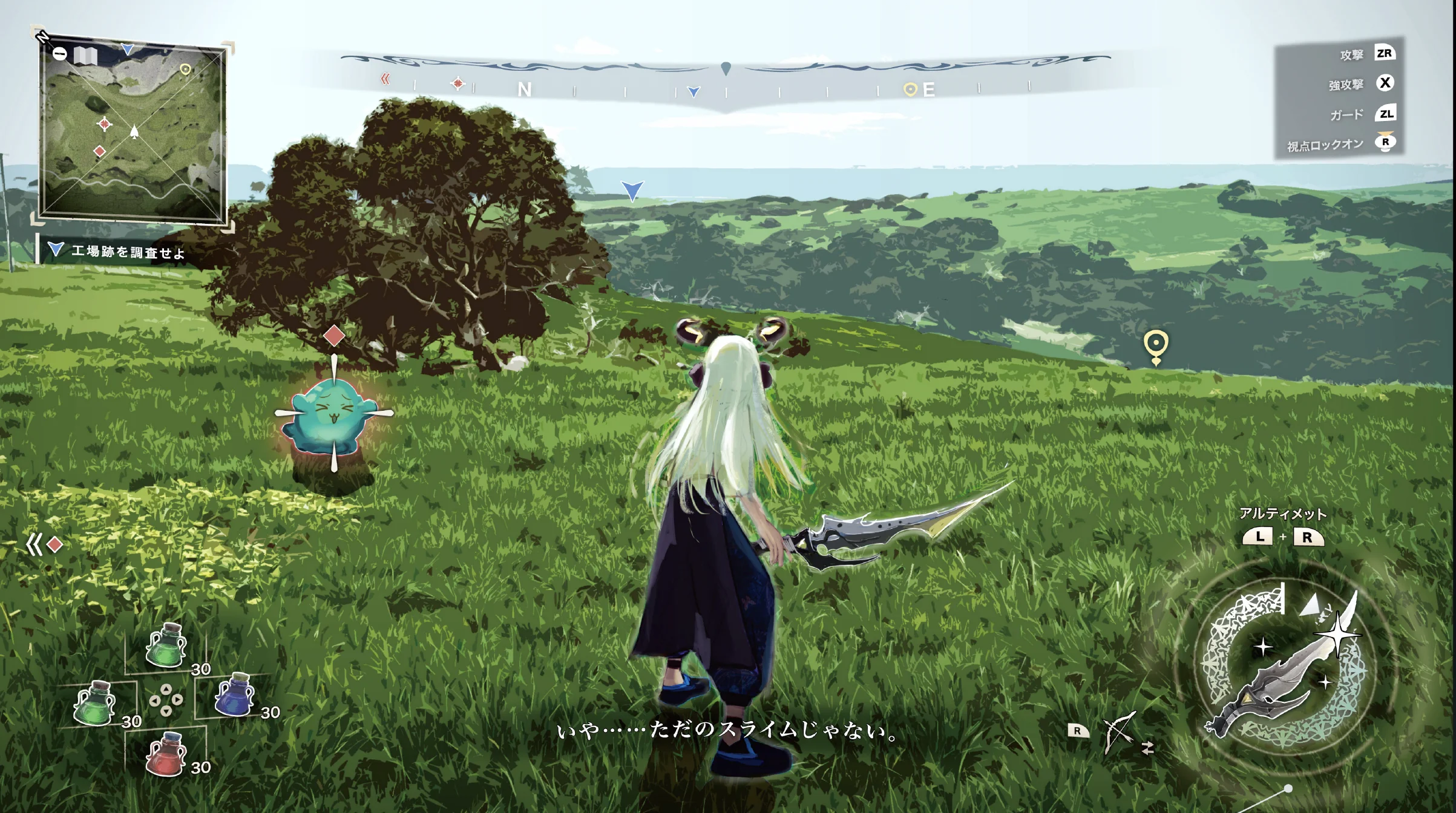Open the full map via folded-map icon
1456x813 pixels.
click(x=85, y=56)
